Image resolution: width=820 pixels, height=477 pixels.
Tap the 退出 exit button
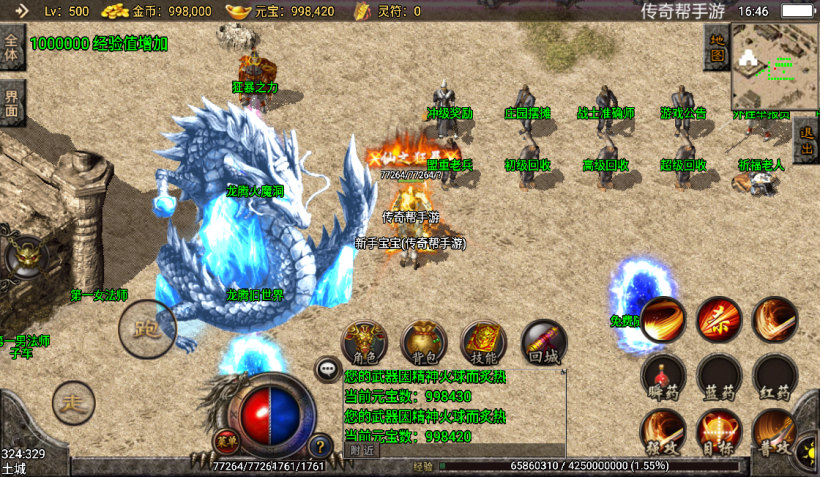807,142
